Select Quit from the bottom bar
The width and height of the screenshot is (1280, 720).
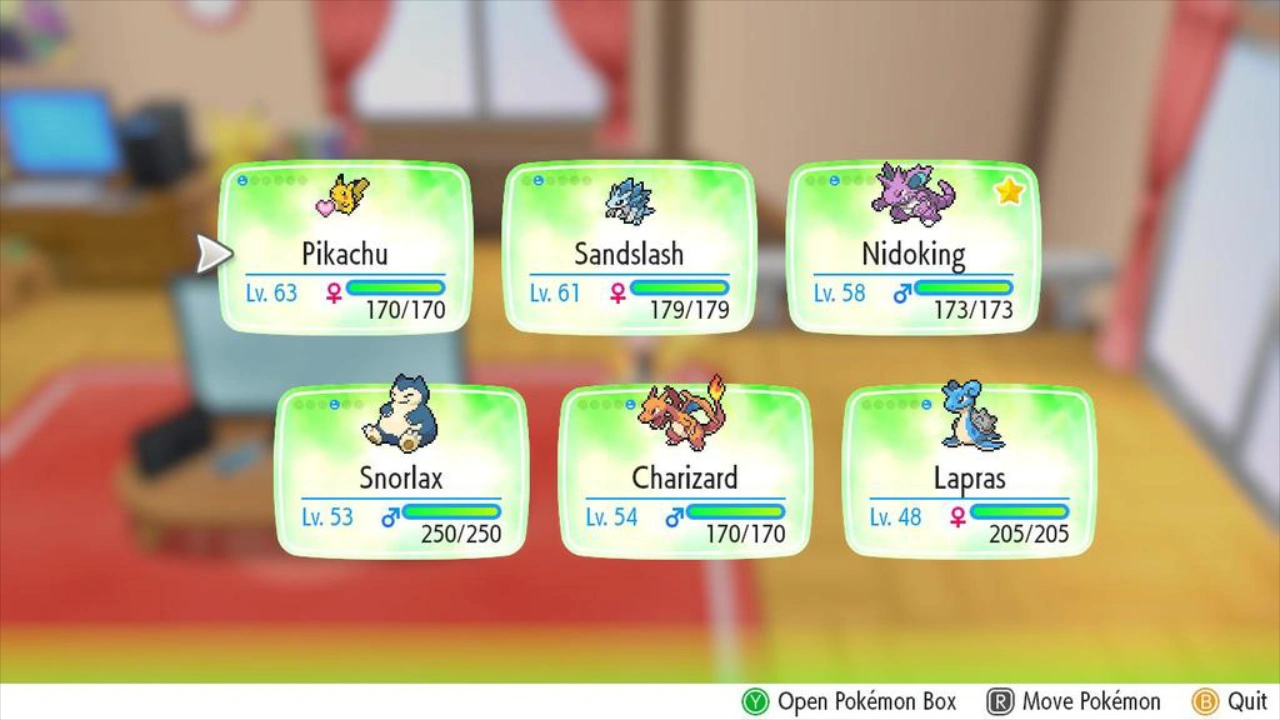(x=1240, y=702)
